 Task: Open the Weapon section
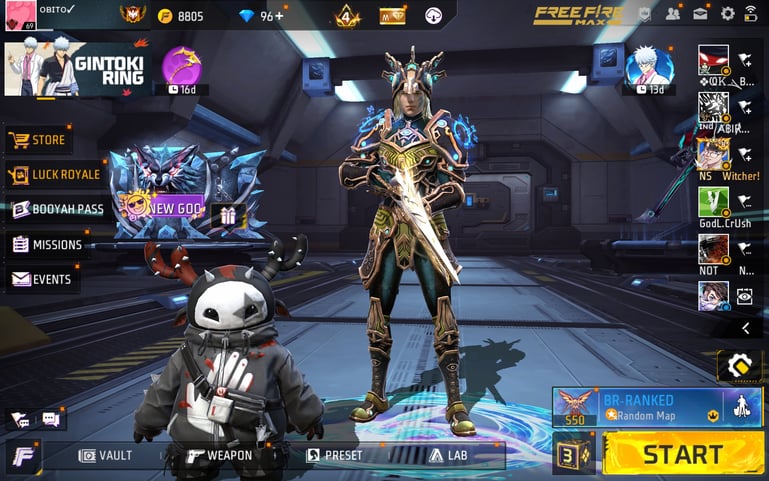[x=219, y=455]
